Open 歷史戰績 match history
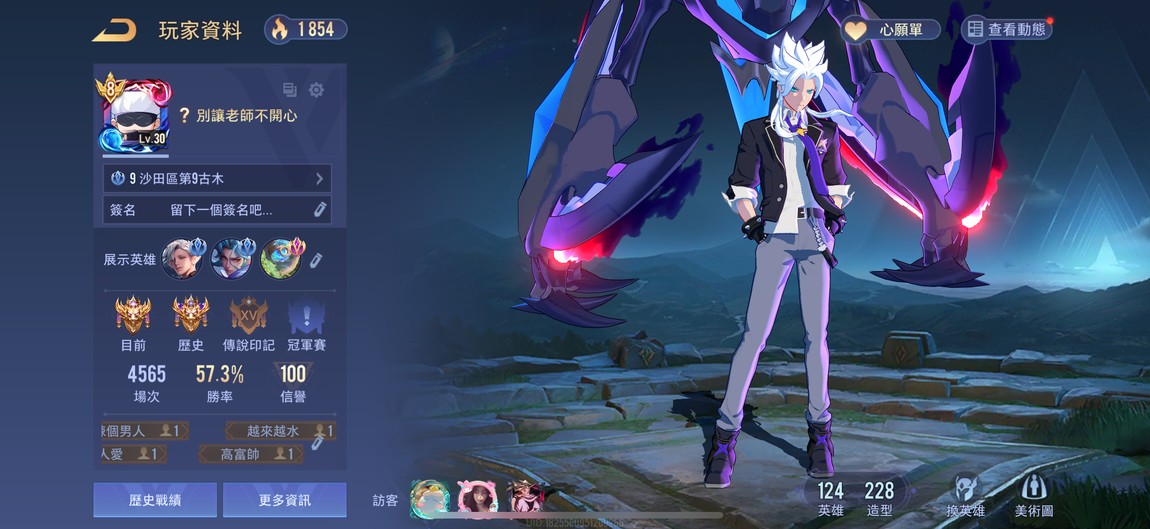This screenshot has height=529, width=1150. (x=154, y=499)
